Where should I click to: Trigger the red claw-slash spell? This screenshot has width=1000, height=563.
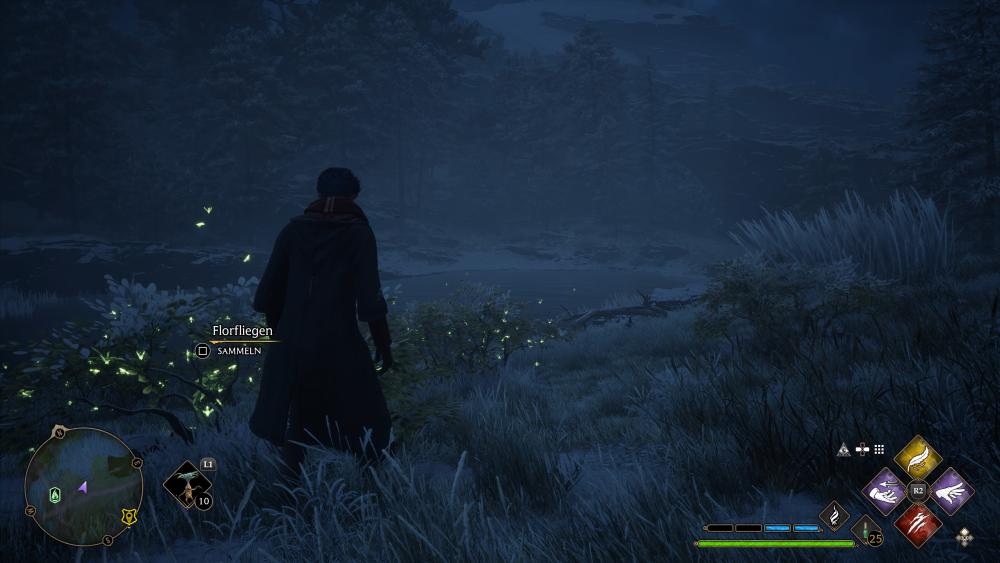click(x=917, y=523)
